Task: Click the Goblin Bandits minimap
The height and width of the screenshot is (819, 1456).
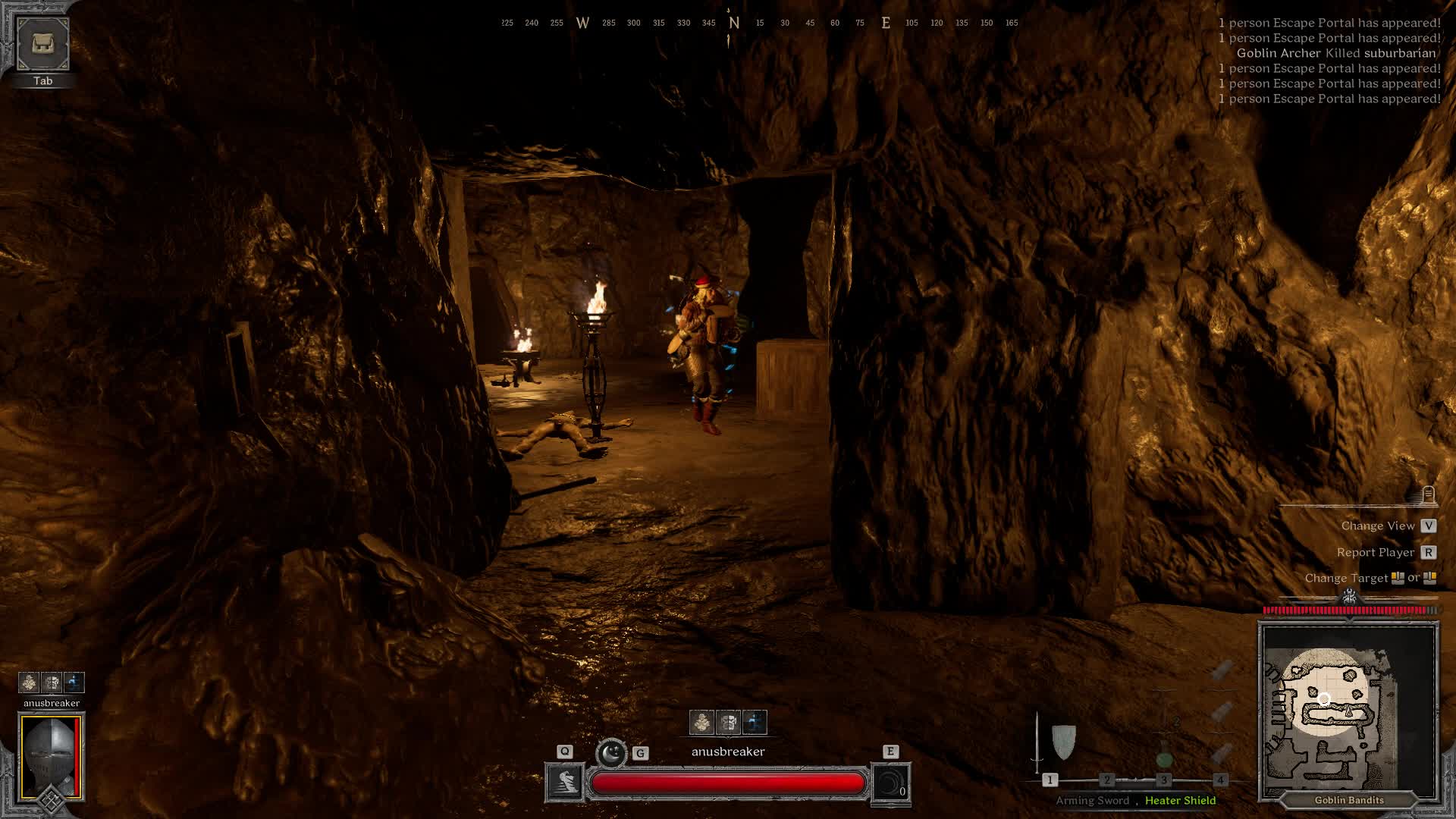Action: point(1348,711)
